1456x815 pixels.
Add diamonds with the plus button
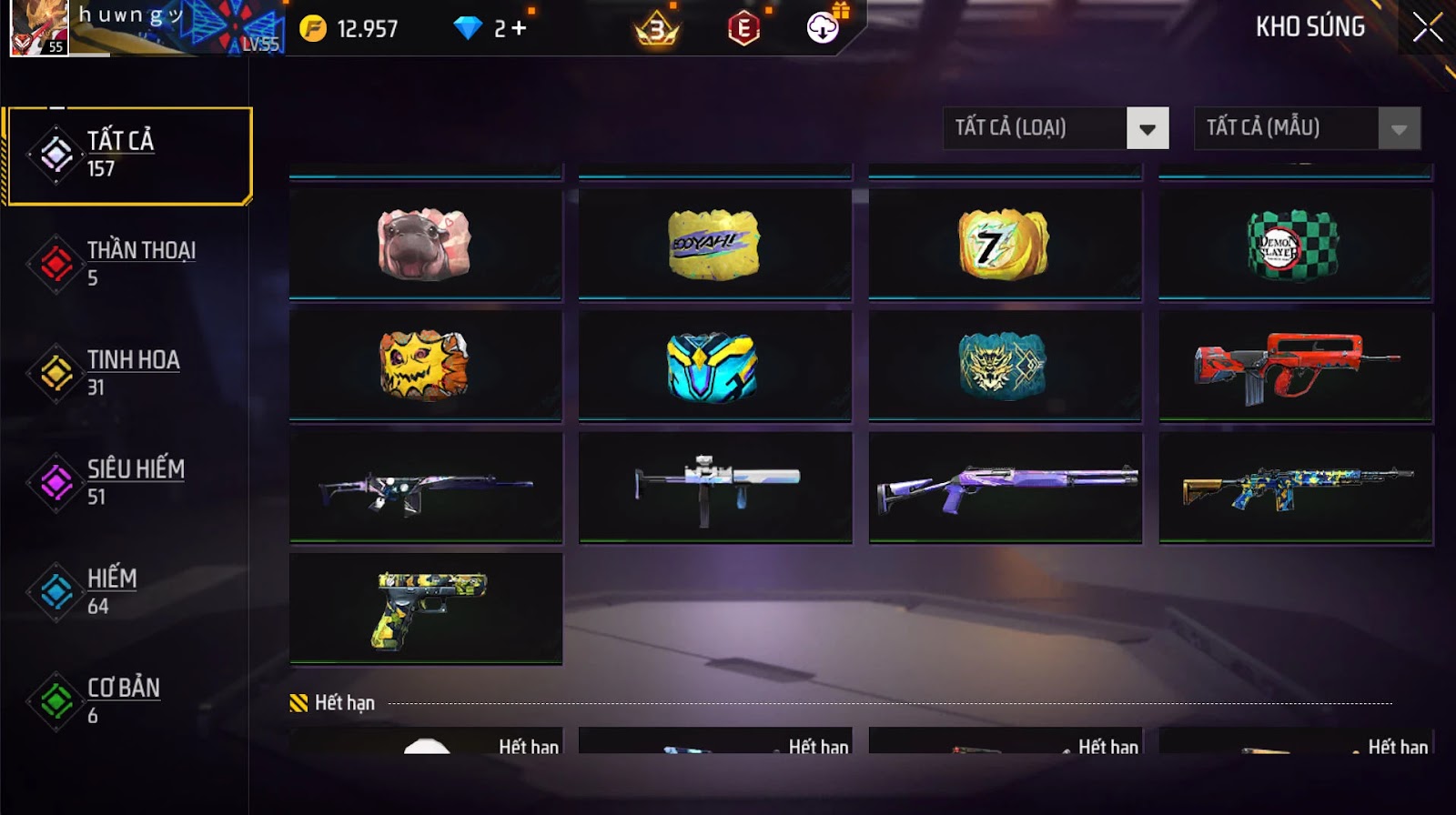(x=519, y=29)
